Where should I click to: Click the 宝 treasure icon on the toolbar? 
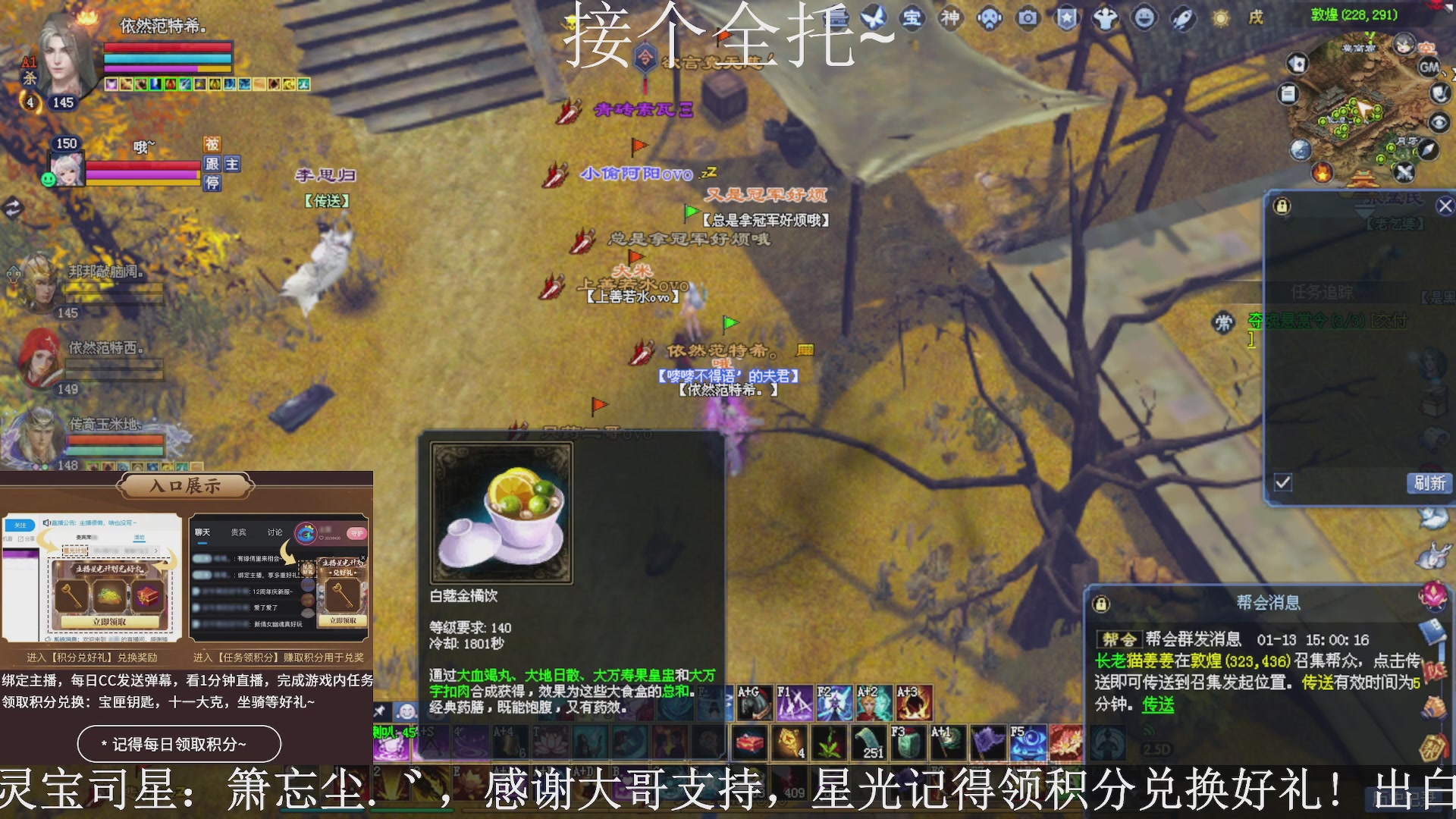[912, 19]
